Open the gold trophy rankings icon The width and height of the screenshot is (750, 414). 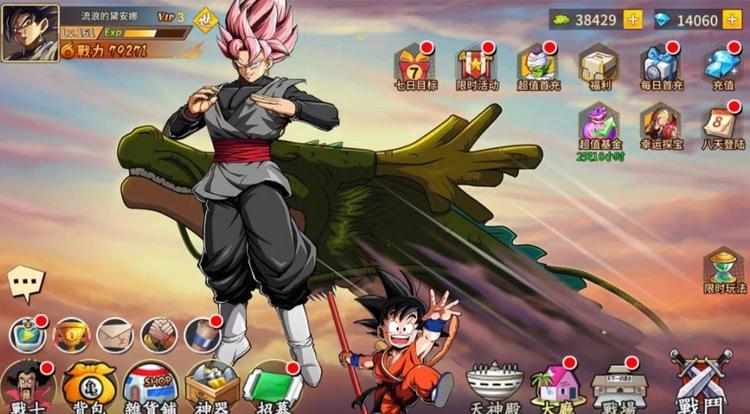[71, 335]
